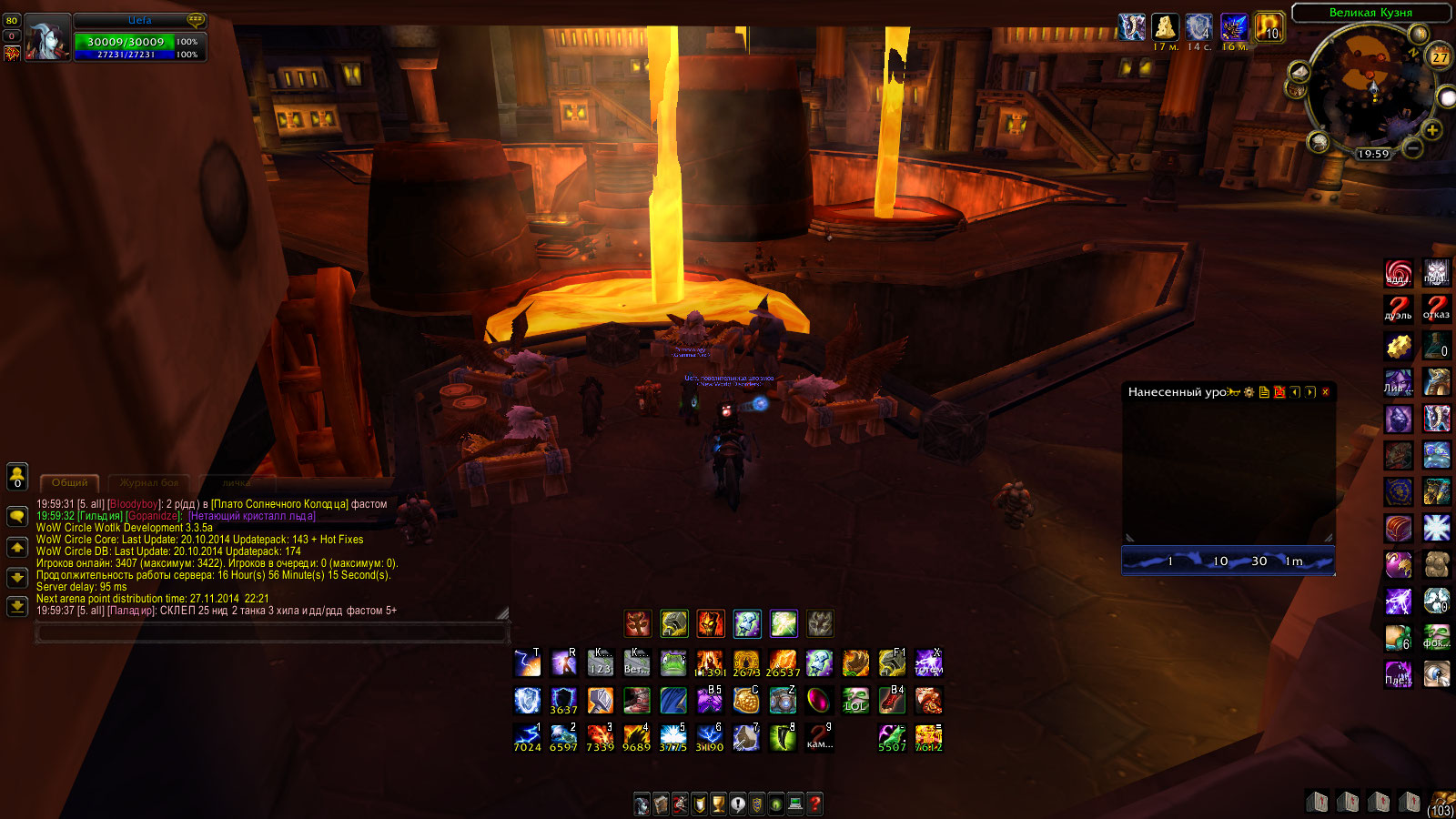Viewport: 1456px width, 819px height.
Task: Click the chat message input box
Action: [271, 632]
